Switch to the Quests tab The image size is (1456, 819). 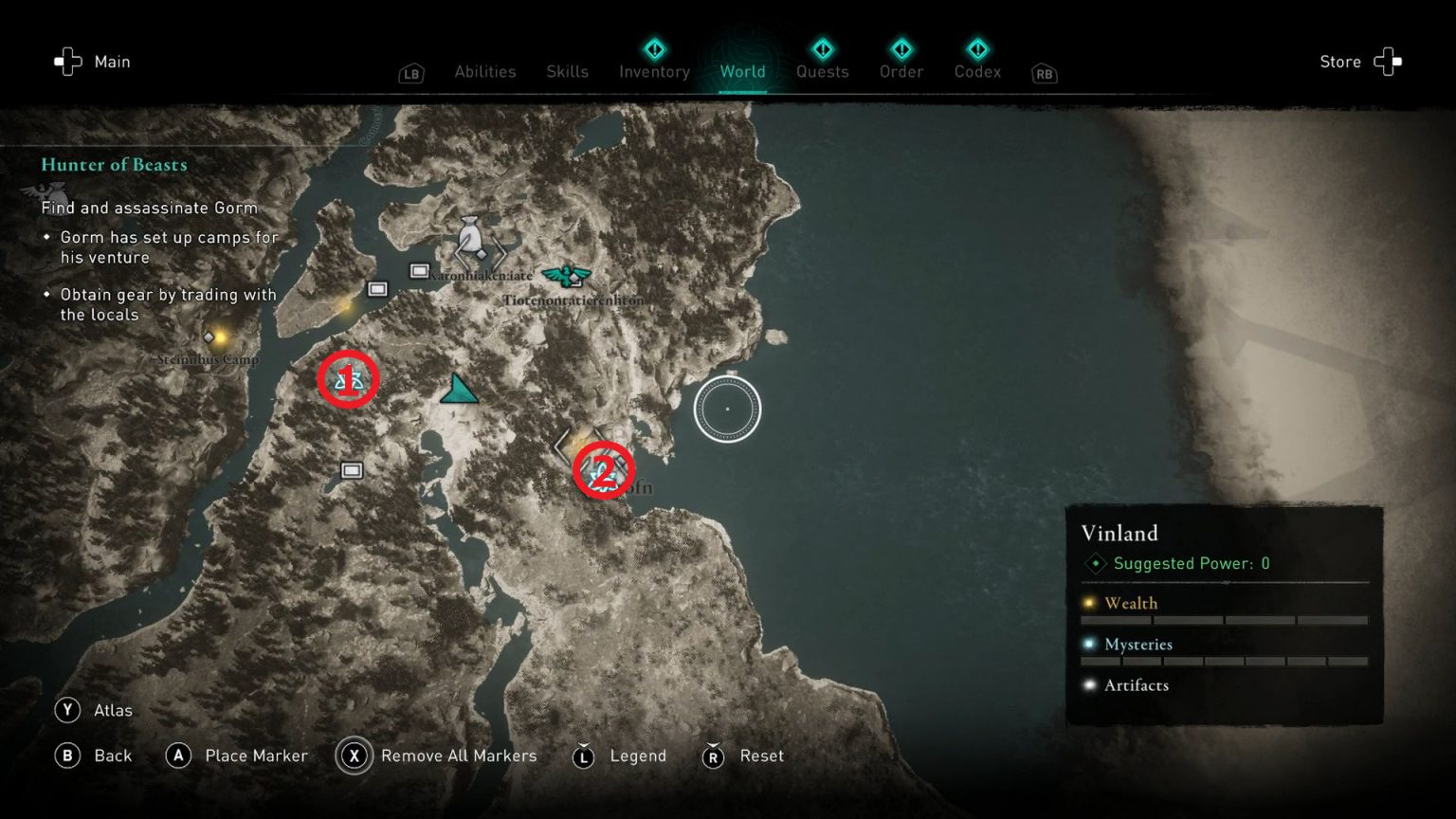tap(822, 71)
